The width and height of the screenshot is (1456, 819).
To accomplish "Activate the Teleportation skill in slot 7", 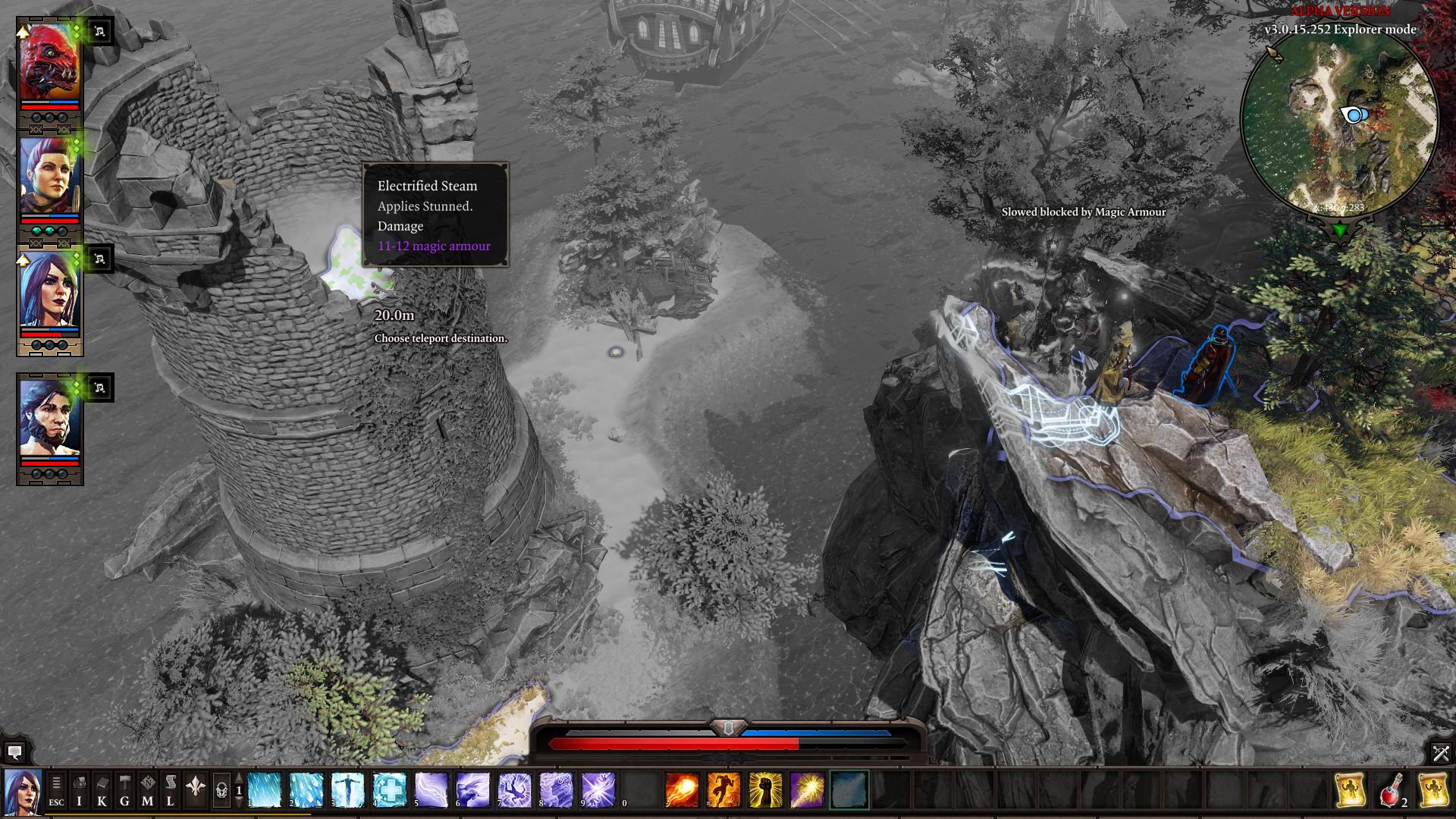I will pos(515,790).
